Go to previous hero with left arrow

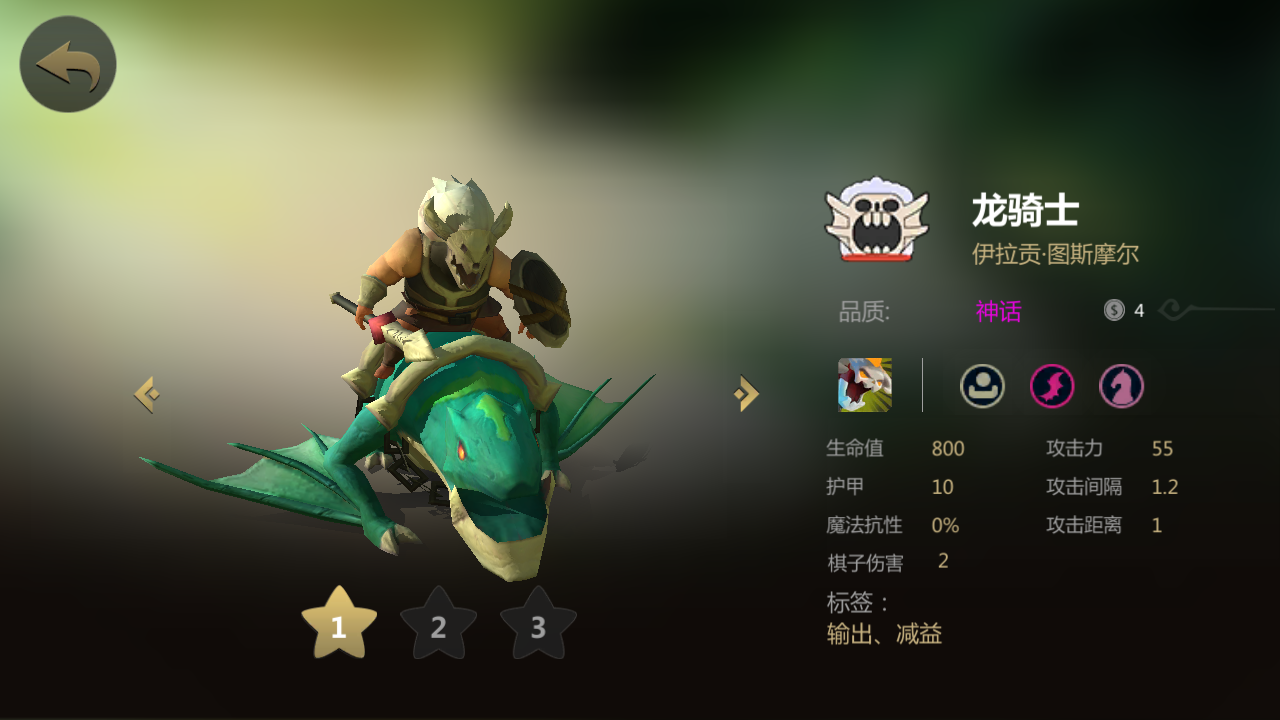coord(146,392)
